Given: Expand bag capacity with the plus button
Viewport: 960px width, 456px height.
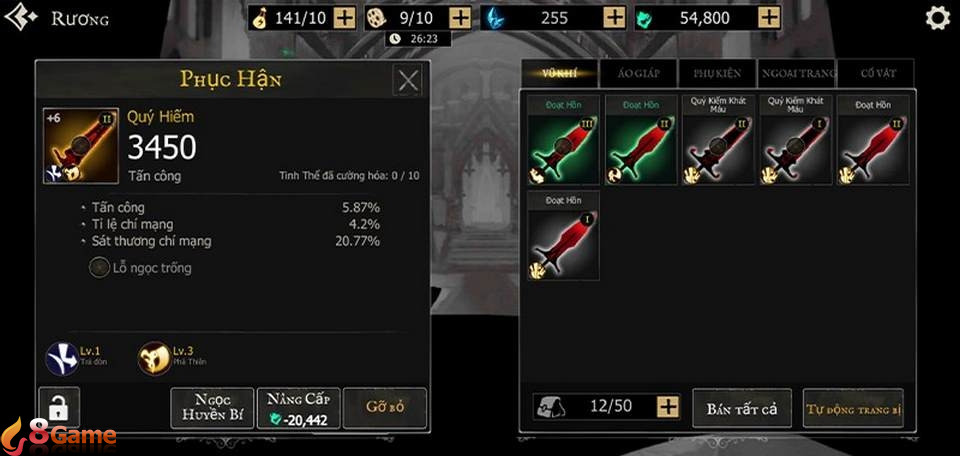Looking at the screenshot, I should pyautogui.click(x=668, y=407).
